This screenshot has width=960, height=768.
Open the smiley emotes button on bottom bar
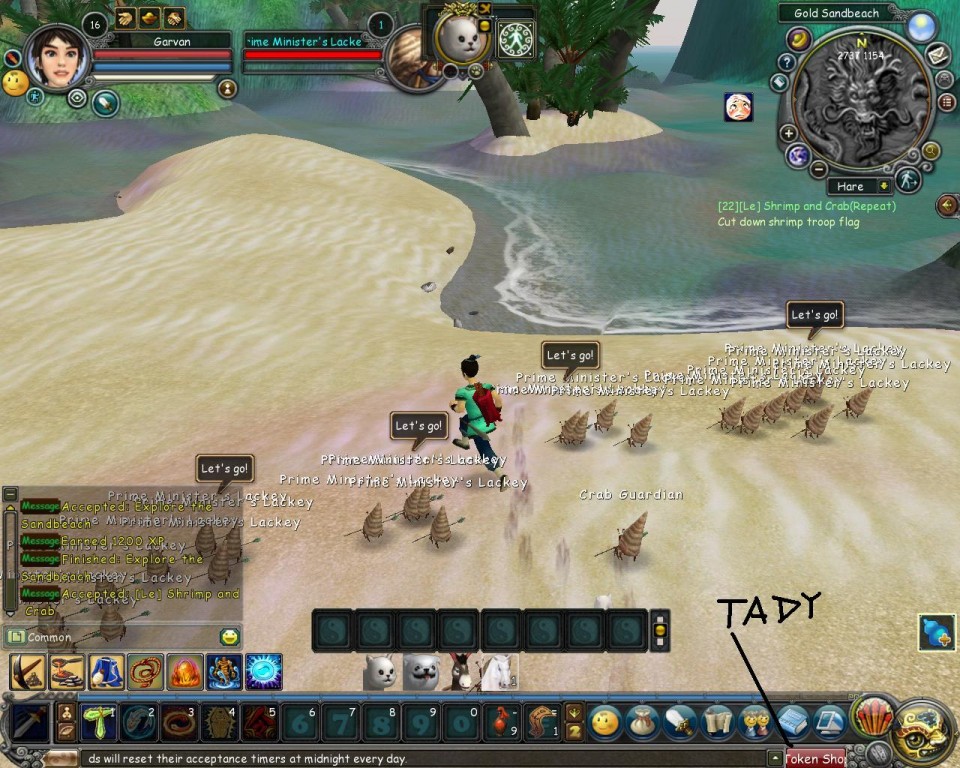(x=606, y=721)
